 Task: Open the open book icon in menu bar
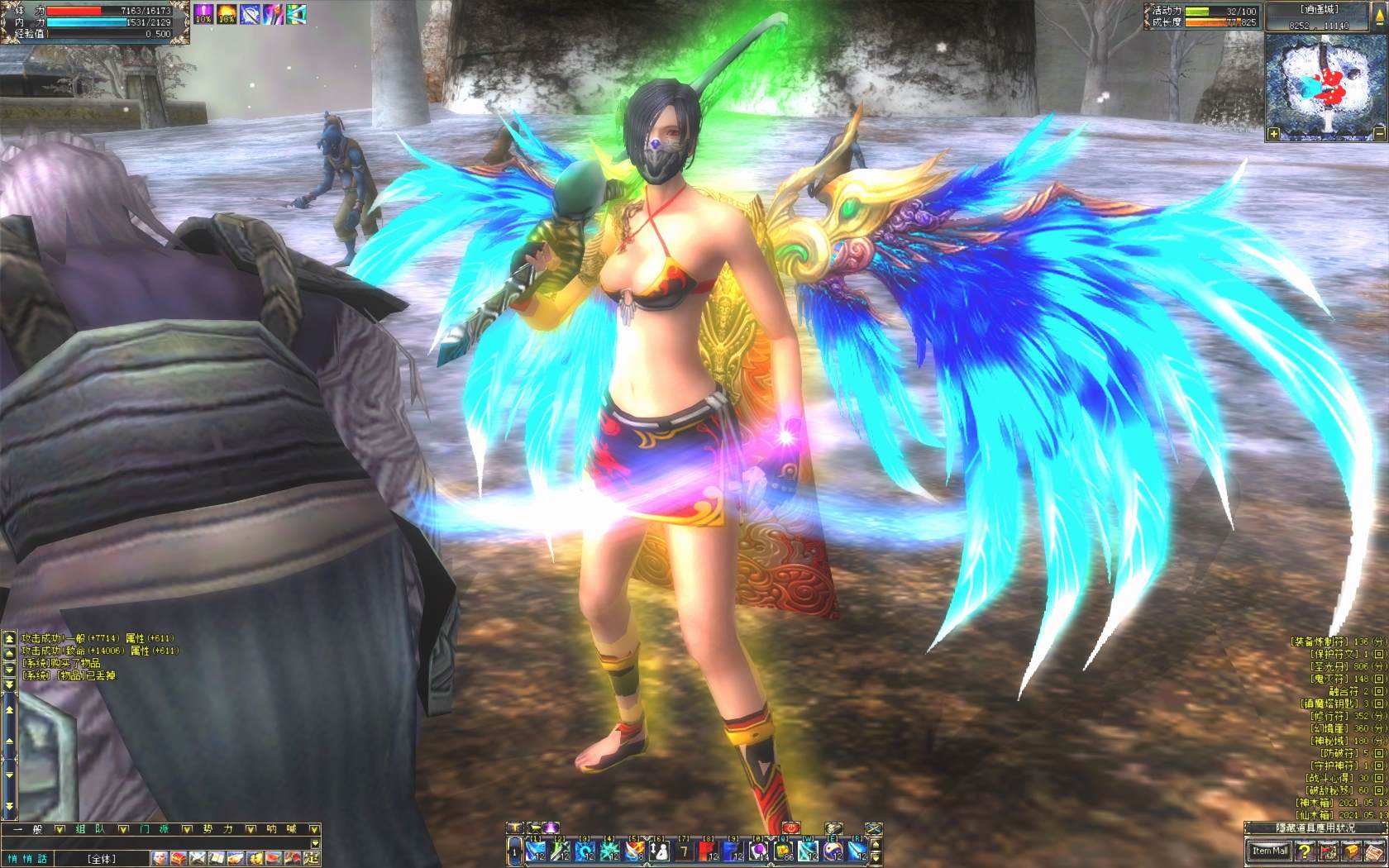click(216, 858)
